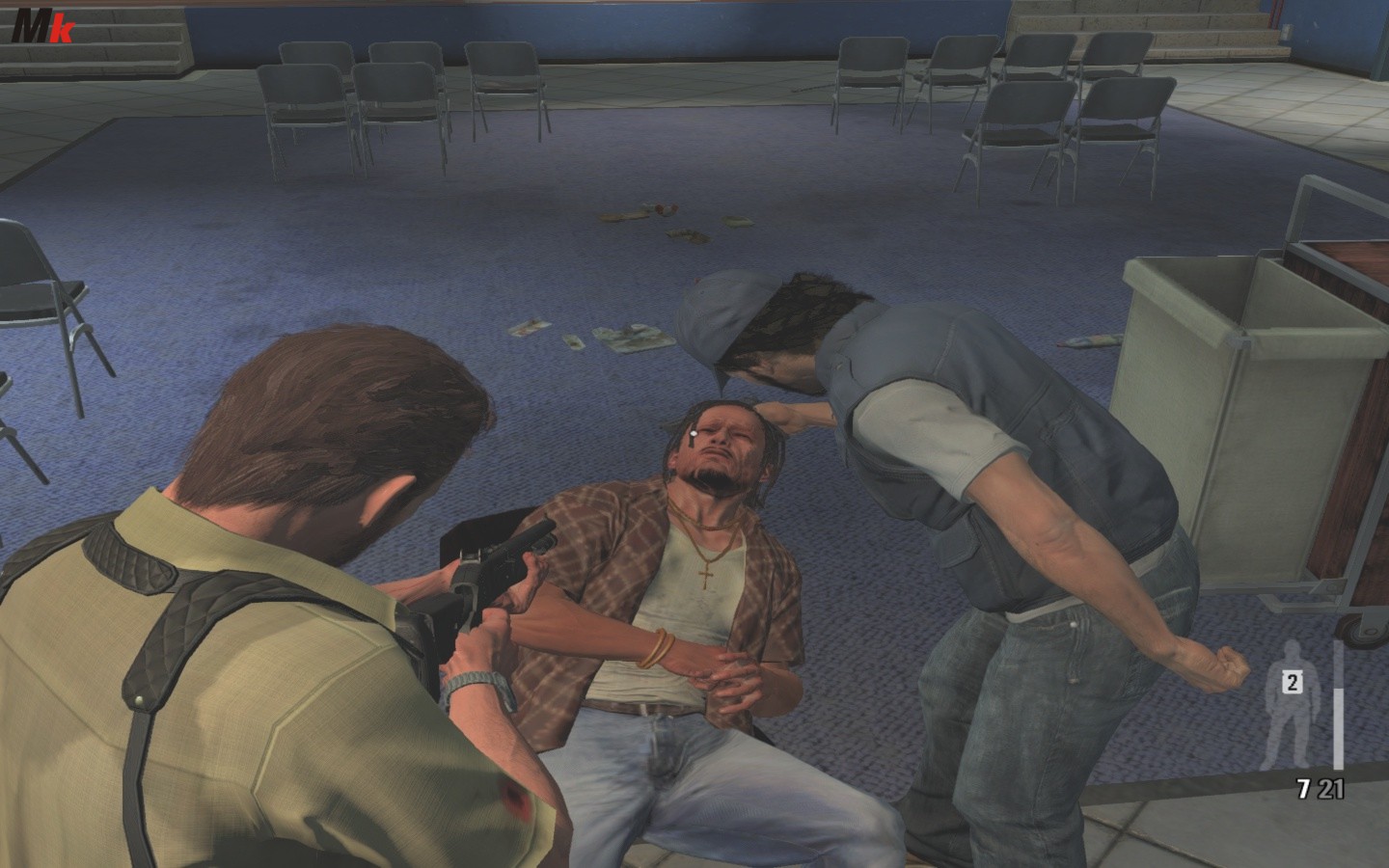This screenshot has width=1389, height=868.
Task: Click the Mk watermark logo
Action: (42, 30)
